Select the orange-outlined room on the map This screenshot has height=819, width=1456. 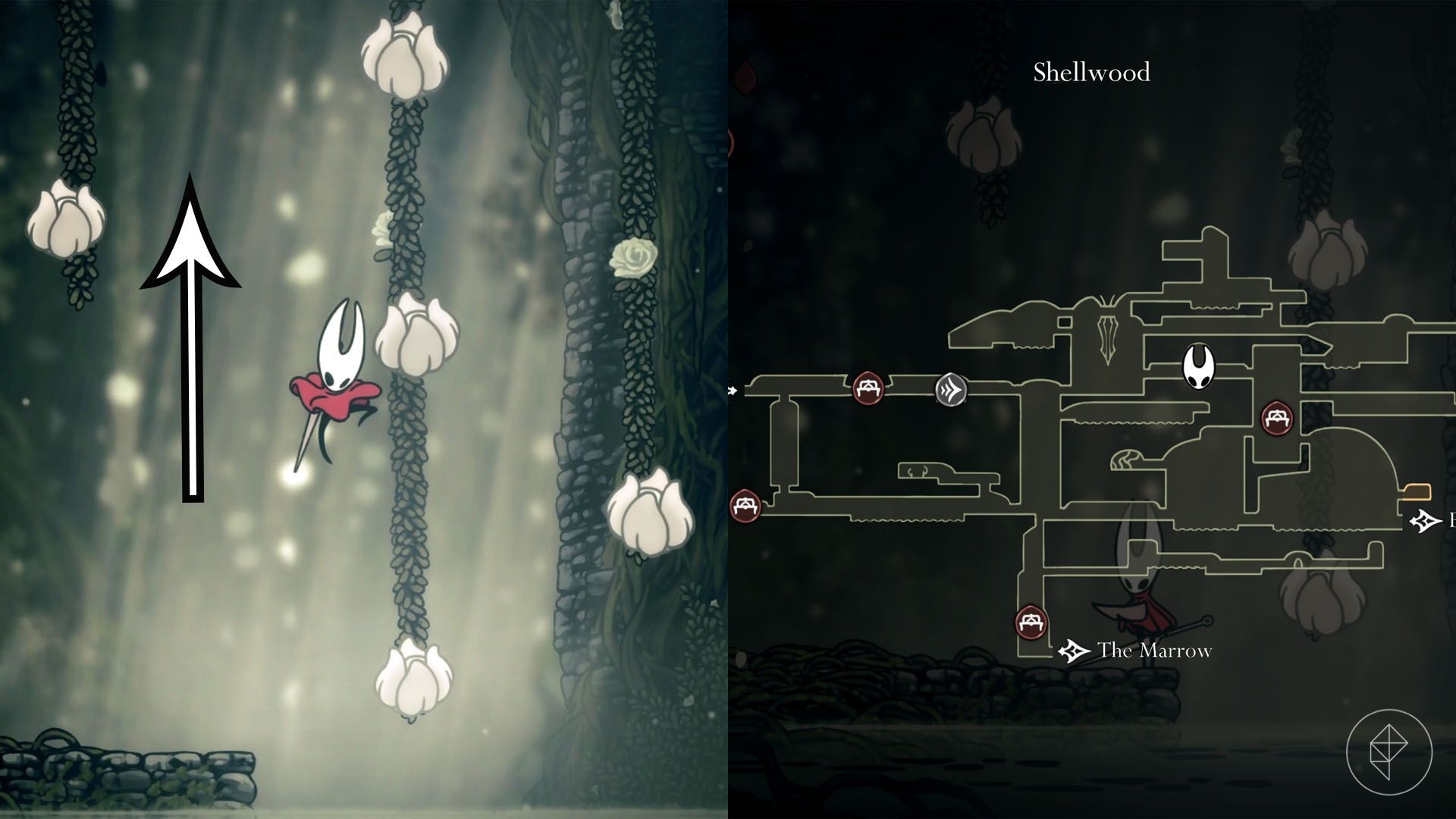coord(1417,493)
